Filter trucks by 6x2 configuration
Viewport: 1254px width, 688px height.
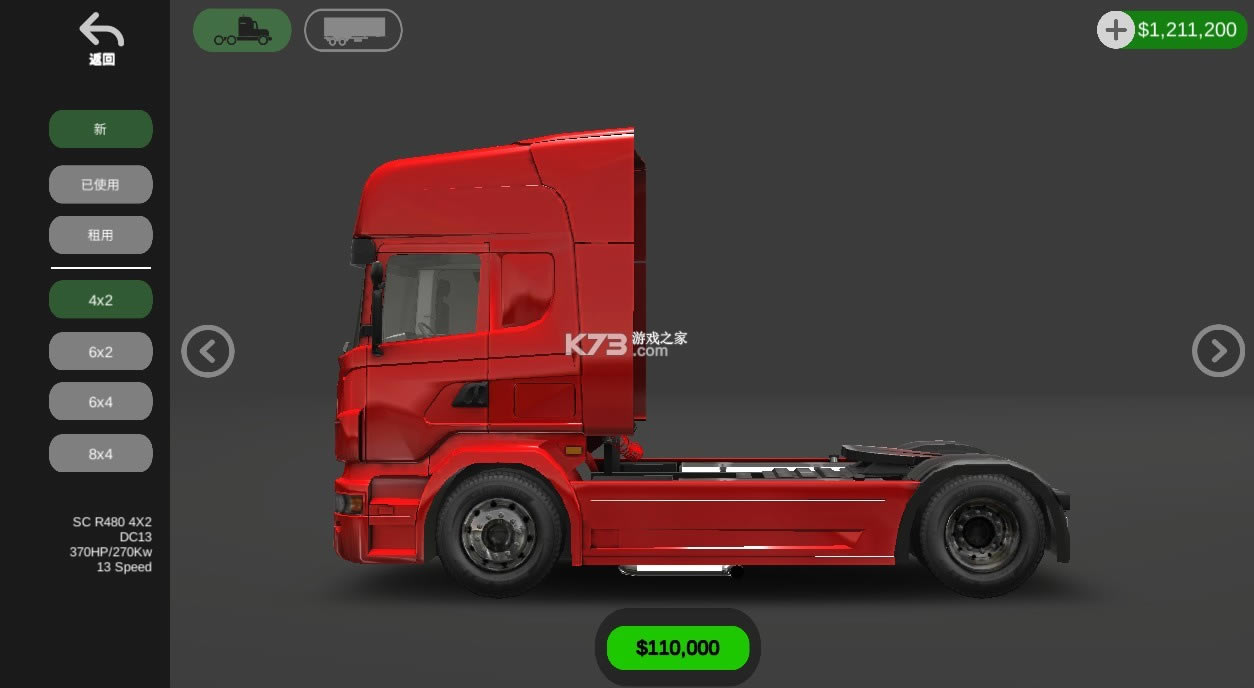(x=101, y=352)
